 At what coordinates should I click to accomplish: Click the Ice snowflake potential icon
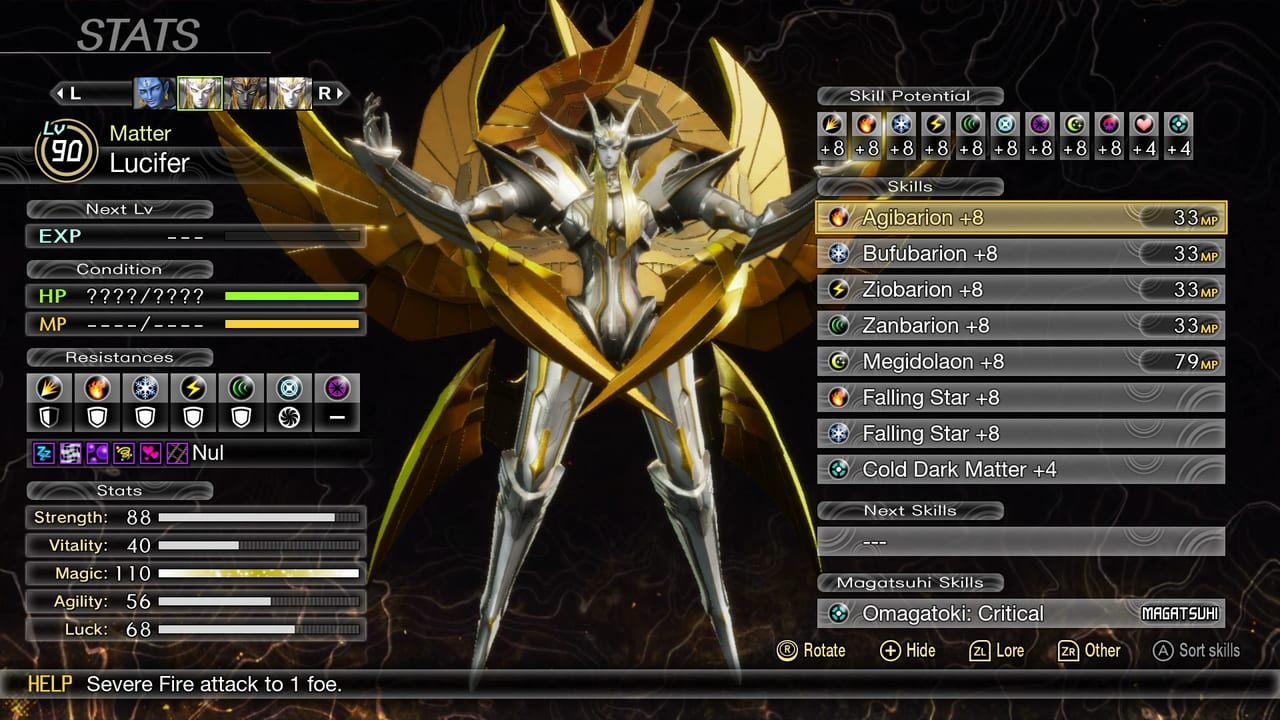coord(901,124)
